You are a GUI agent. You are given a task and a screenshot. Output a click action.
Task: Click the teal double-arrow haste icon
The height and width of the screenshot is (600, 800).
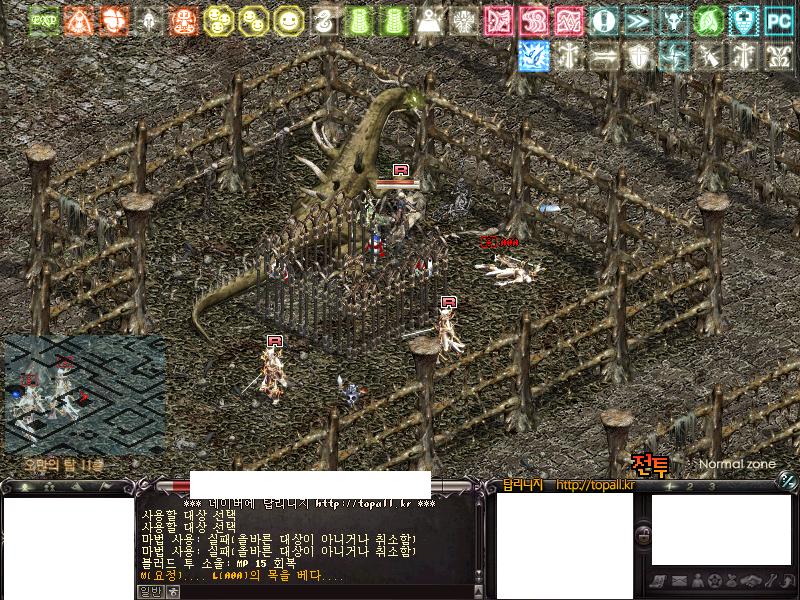[x=638, y=20]
